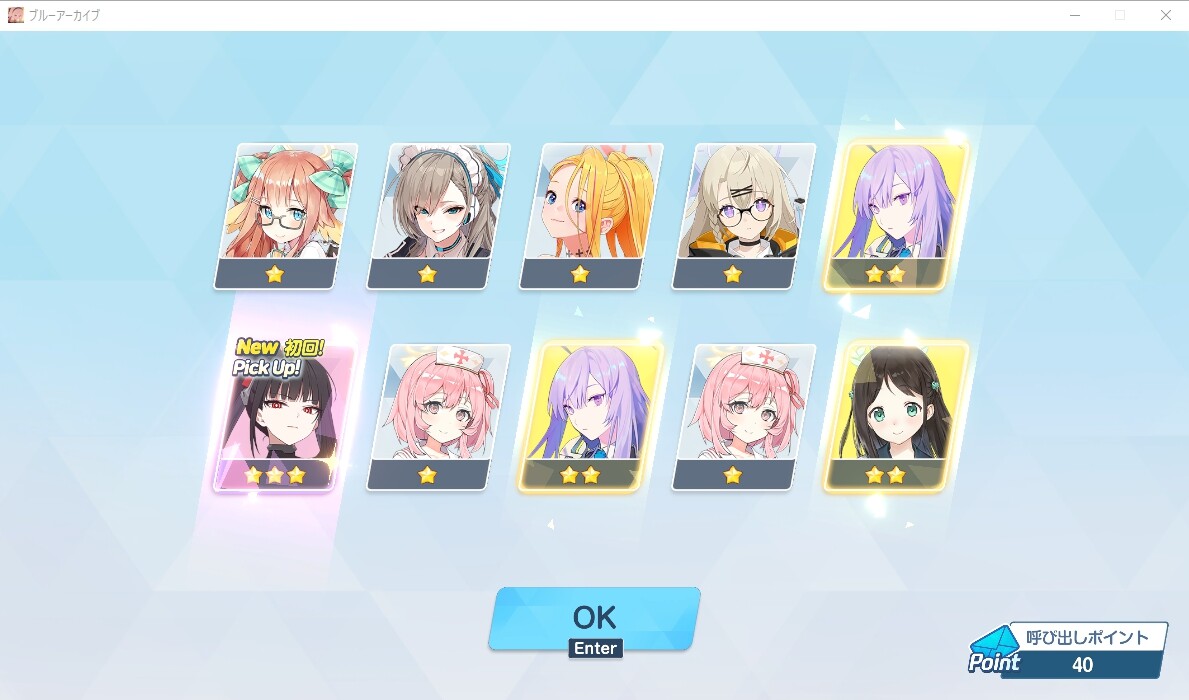Choose the orange-haired girl with green bows card
Viewport: 1189px width, 700px height.
coord(286,214)
